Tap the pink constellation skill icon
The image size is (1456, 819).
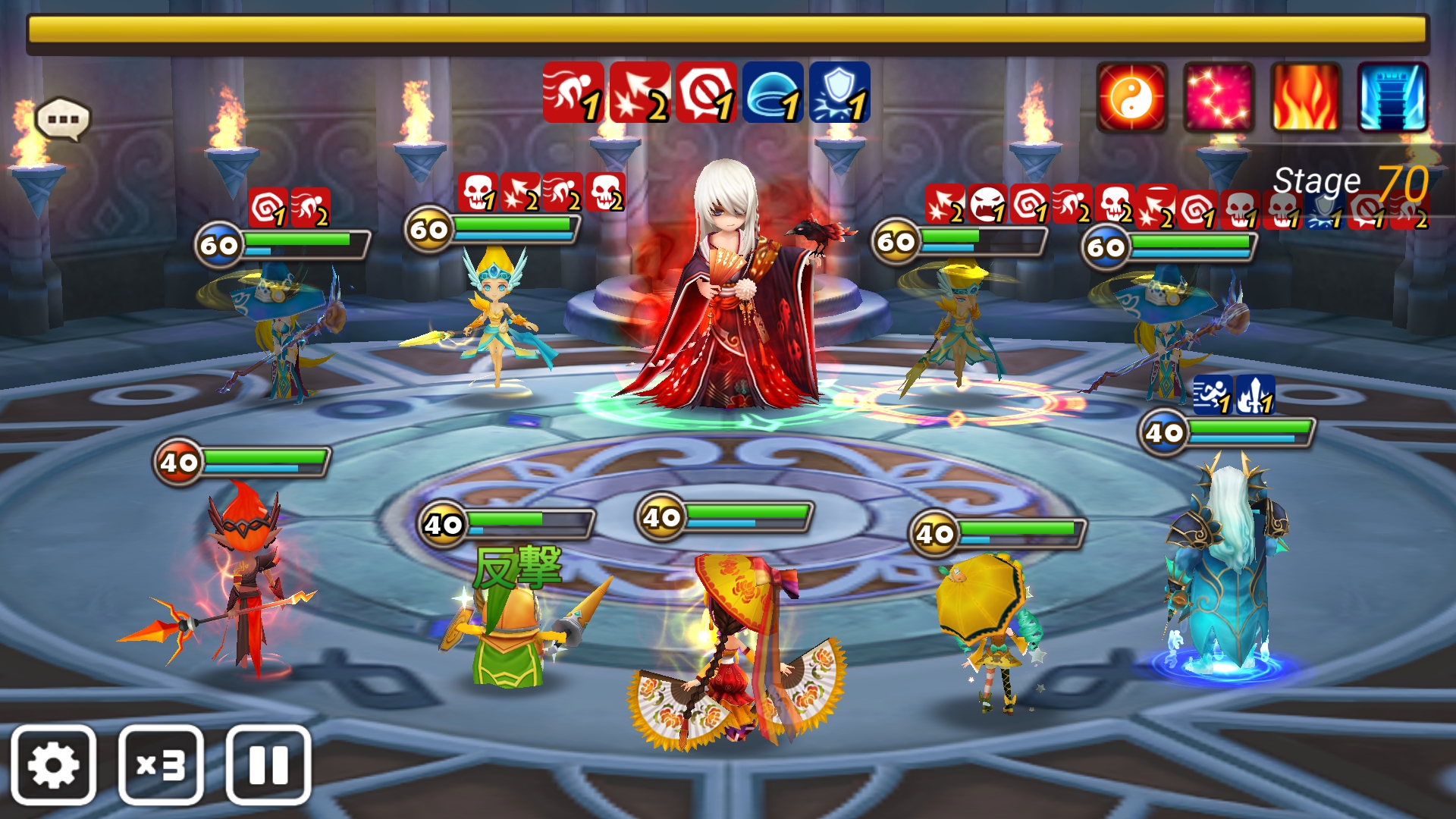(1219, 98)
